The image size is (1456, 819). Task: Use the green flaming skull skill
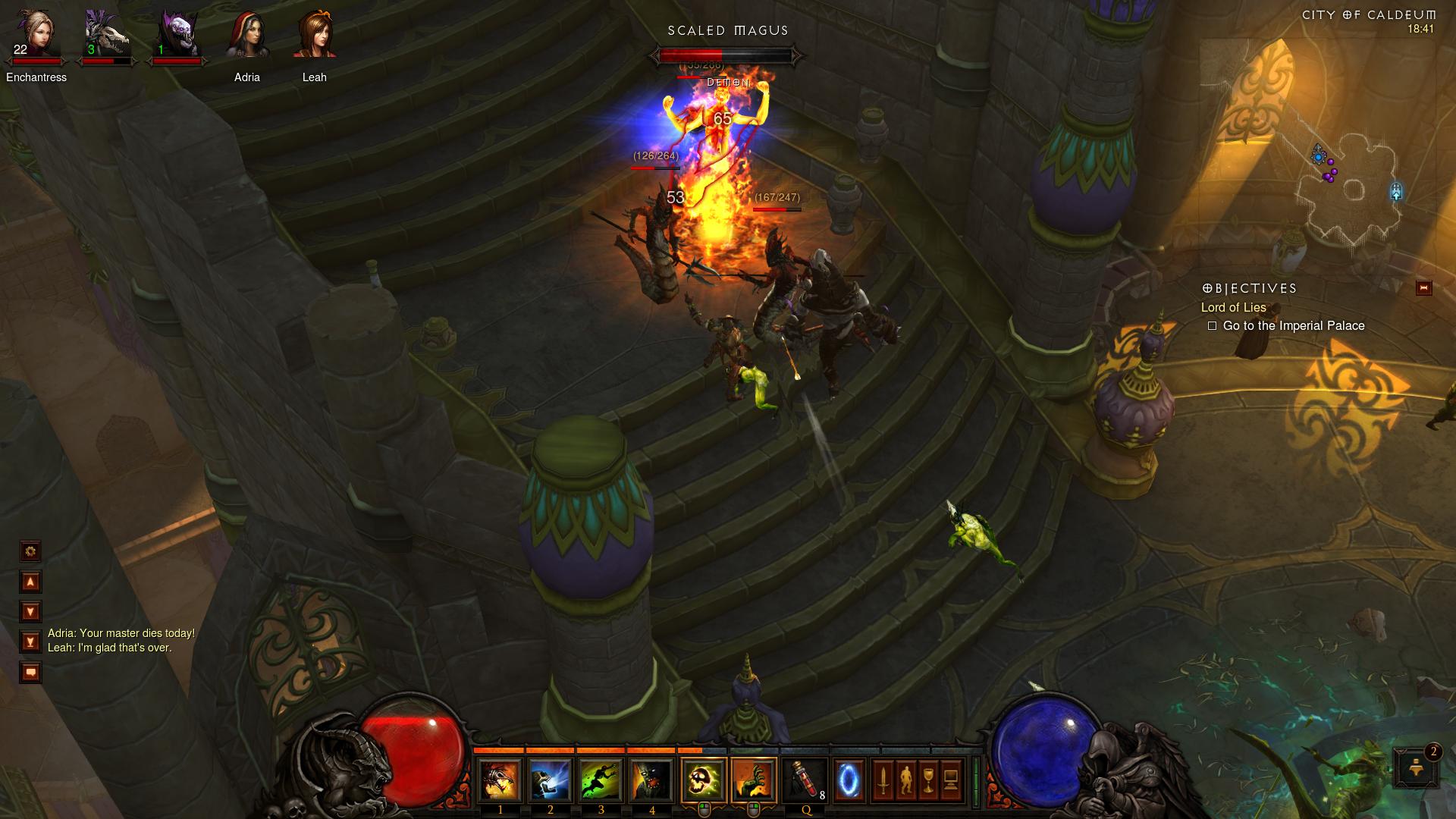(x=704, y=780)
